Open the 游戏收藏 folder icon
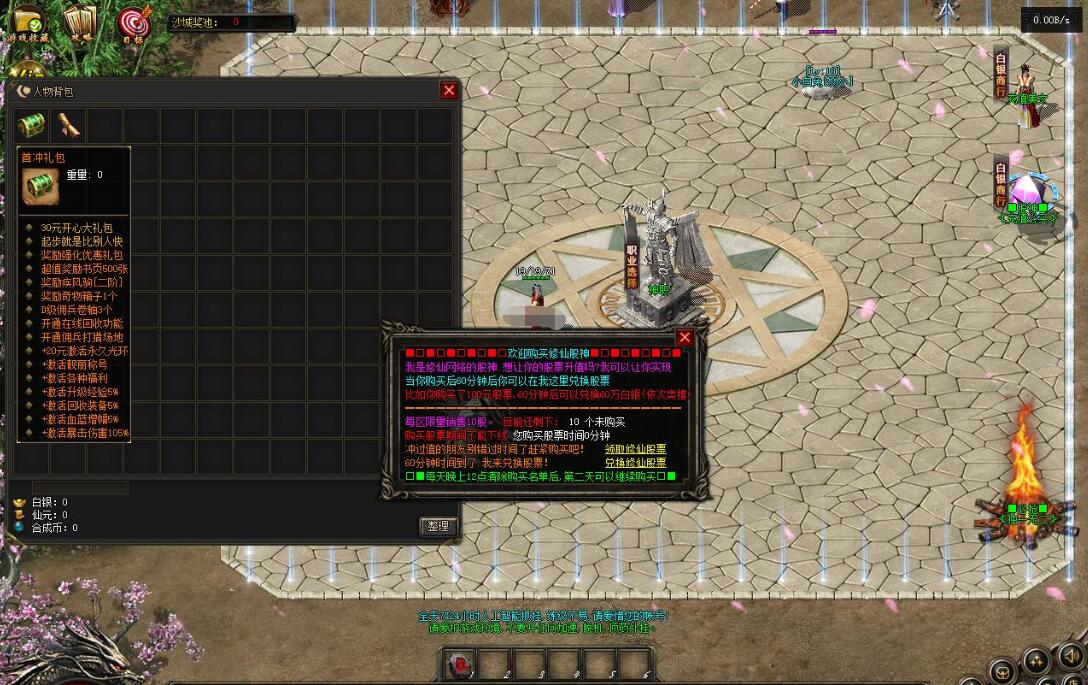The image size is (1088, 685). [28, 23]
